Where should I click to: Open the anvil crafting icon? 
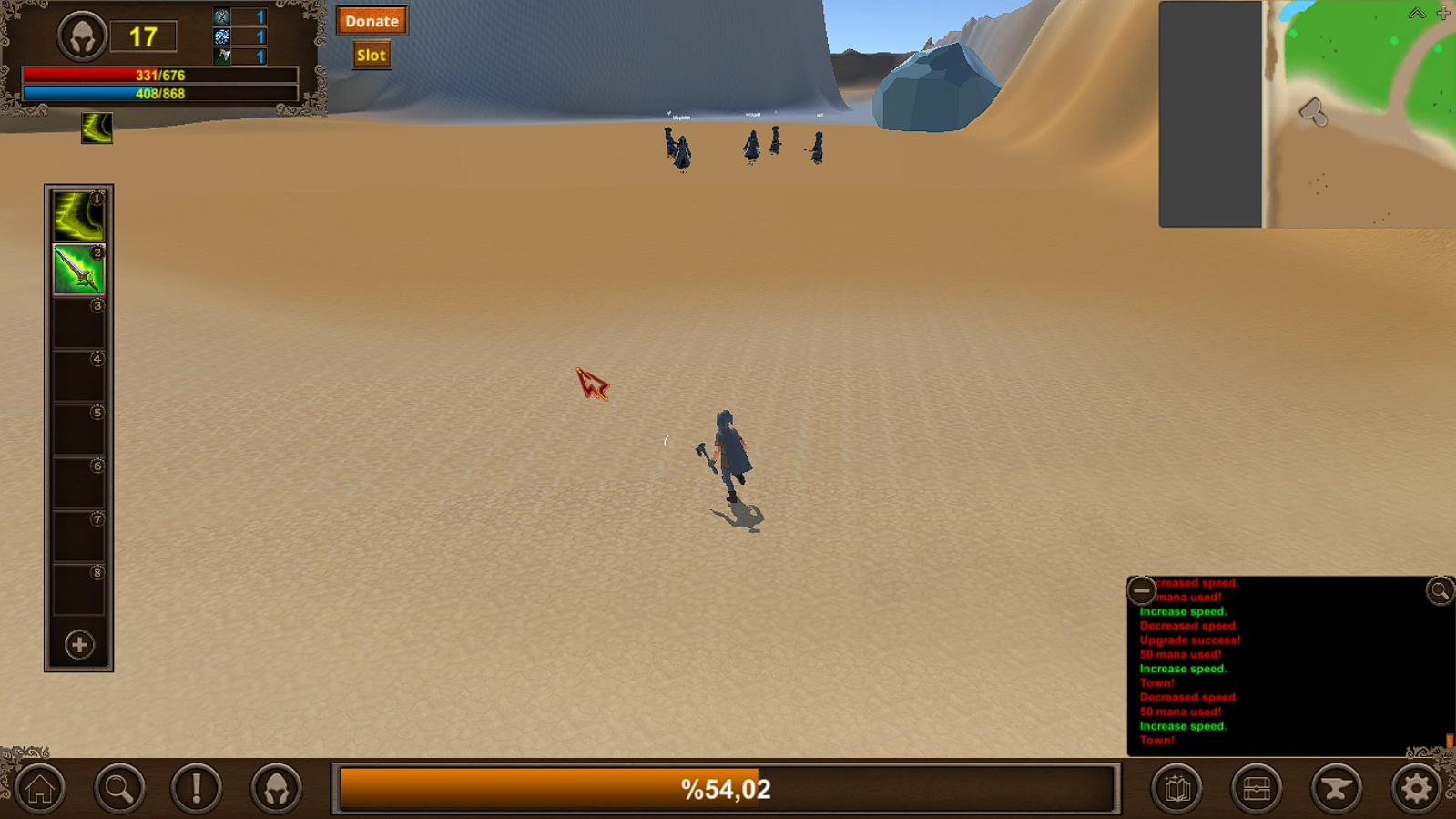coord(1336,786)
